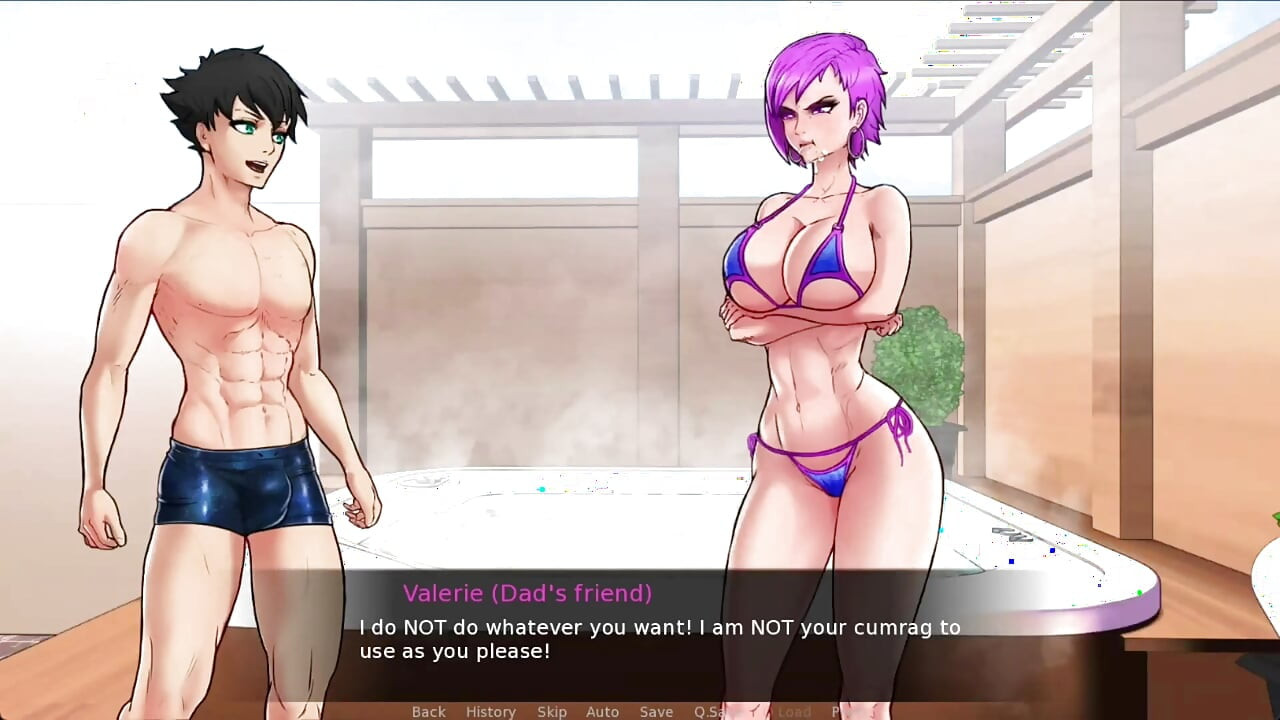Toggle Auto-forward text mode
This screenshot has height=720, width=1280.
603,711
